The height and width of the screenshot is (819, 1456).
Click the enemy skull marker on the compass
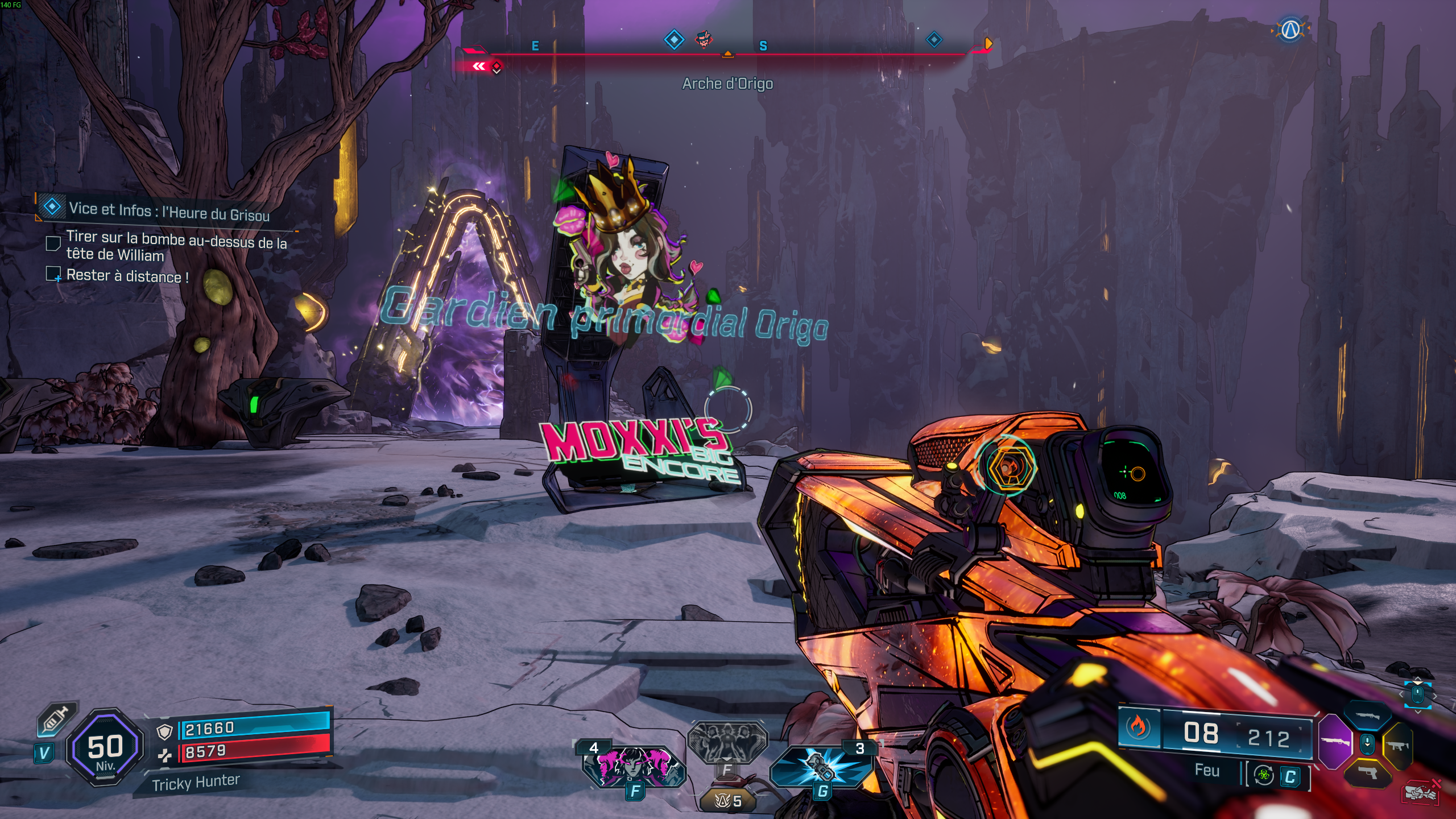tap(704, 38)
